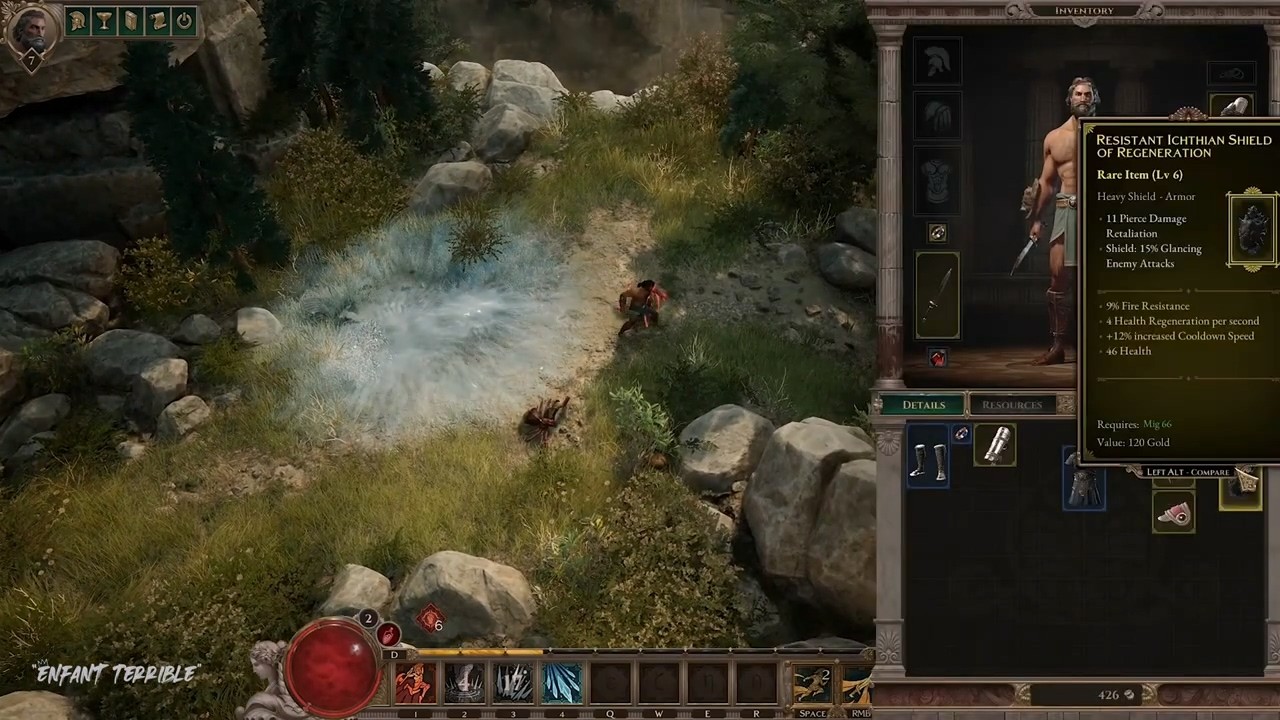The height and width of the screenshot is (720, 1280).
Task: Use the dodge skill bound to Space
Action: pyautogui.click(x=812, y=686)
